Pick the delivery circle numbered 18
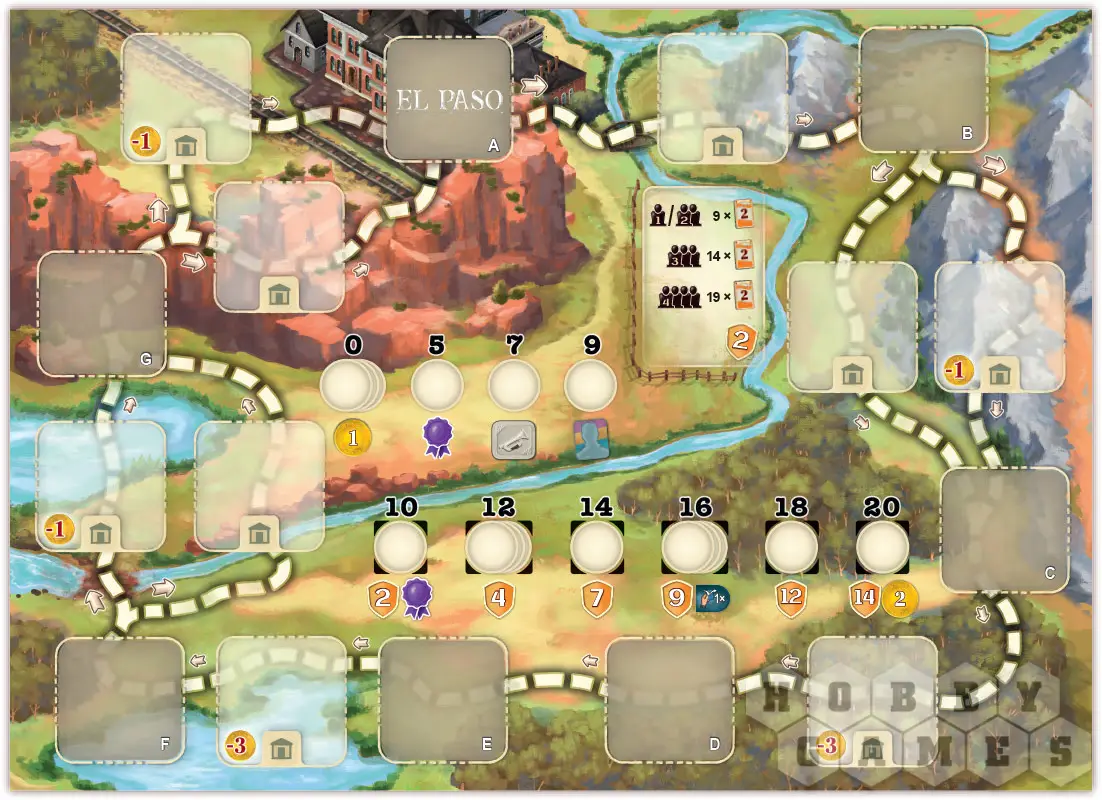This screenshot has width=1102, height=800. point(791,547)
